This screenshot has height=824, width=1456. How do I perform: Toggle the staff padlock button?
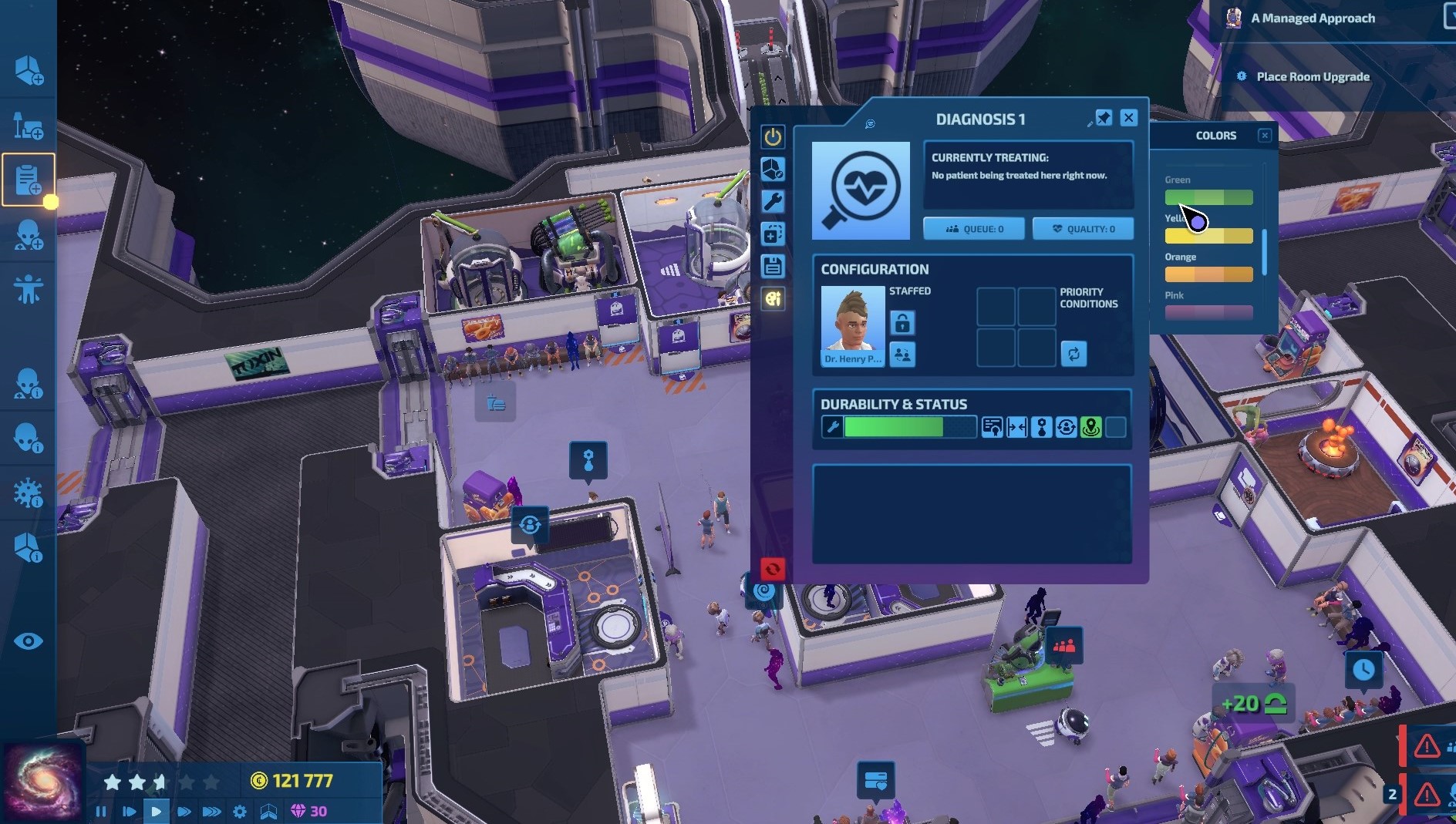[x=902, y=322]
